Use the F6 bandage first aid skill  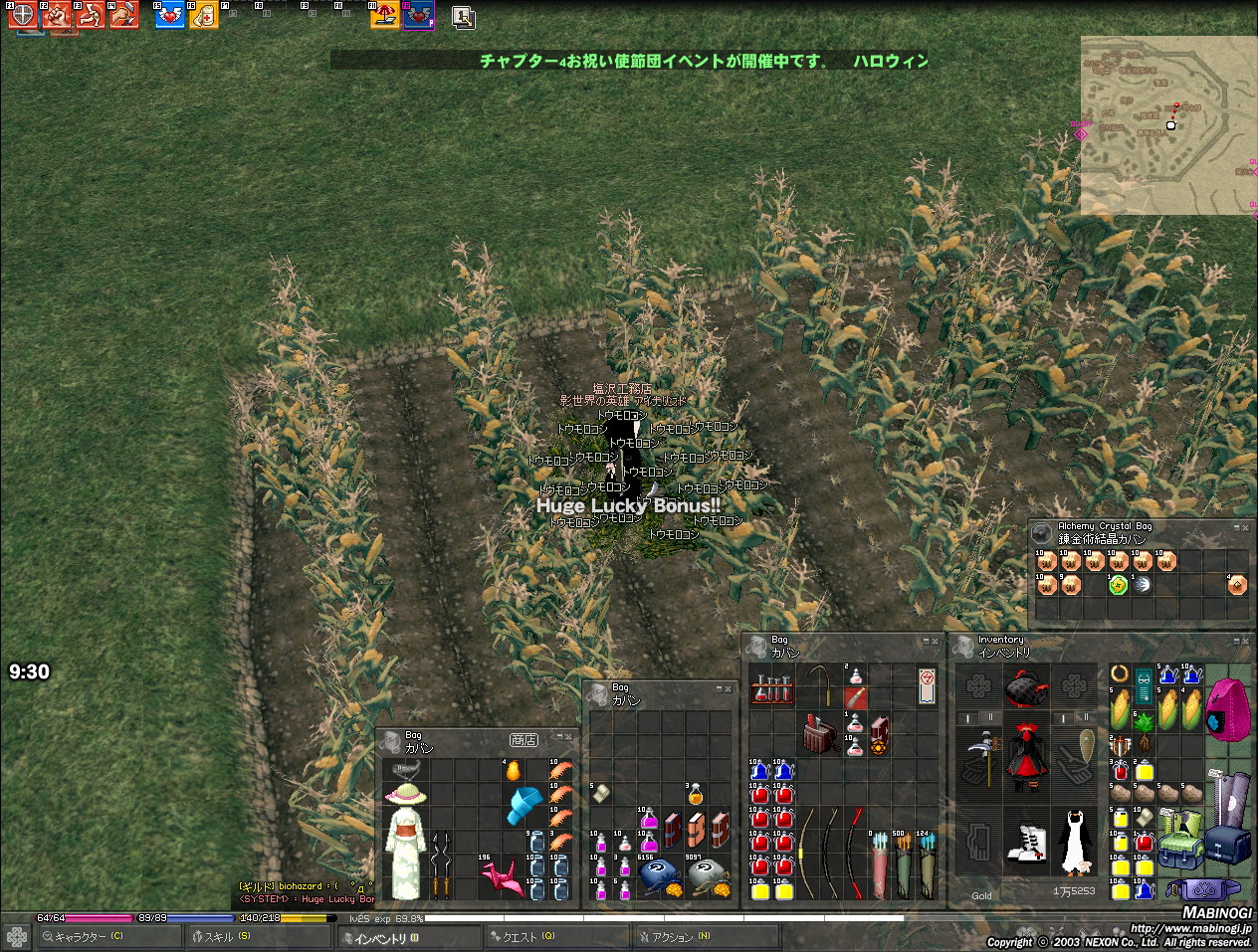click(x=203, y=15)
